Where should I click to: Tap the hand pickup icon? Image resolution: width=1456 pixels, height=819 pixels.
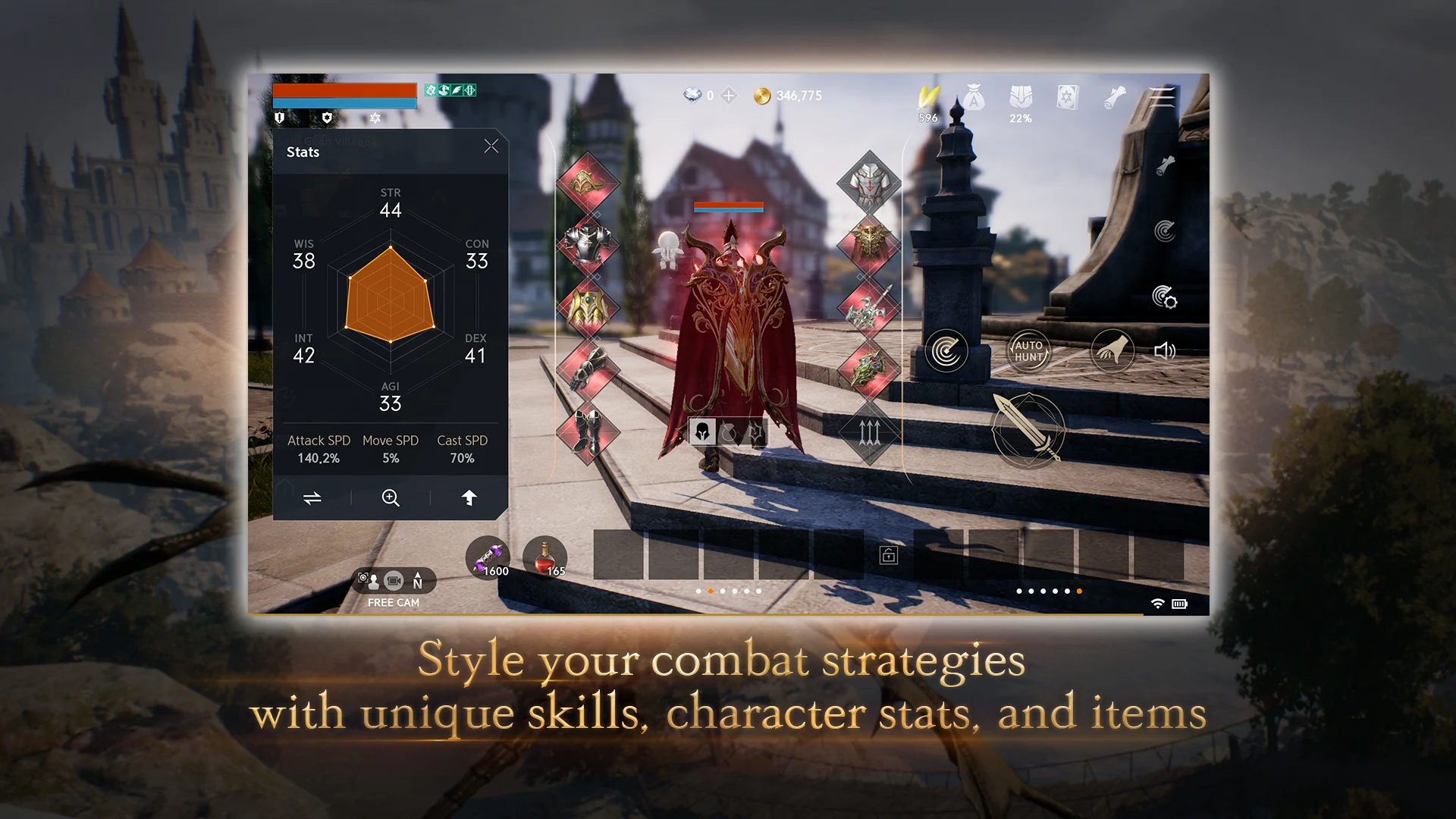(x=1112, y=350)
